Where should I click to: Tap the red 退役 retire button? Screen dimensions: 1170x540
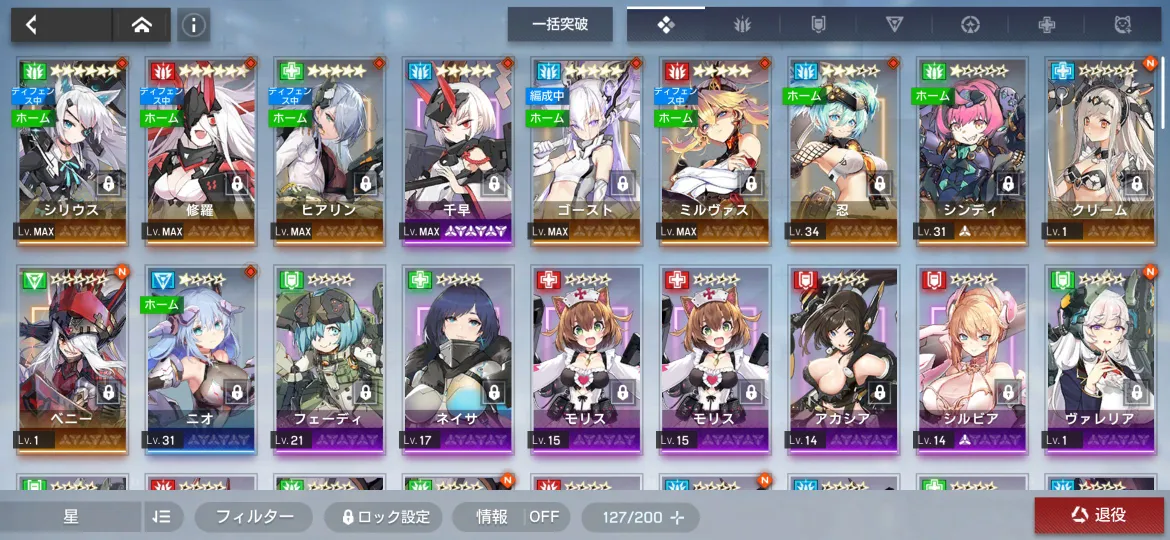point(1098,515)
